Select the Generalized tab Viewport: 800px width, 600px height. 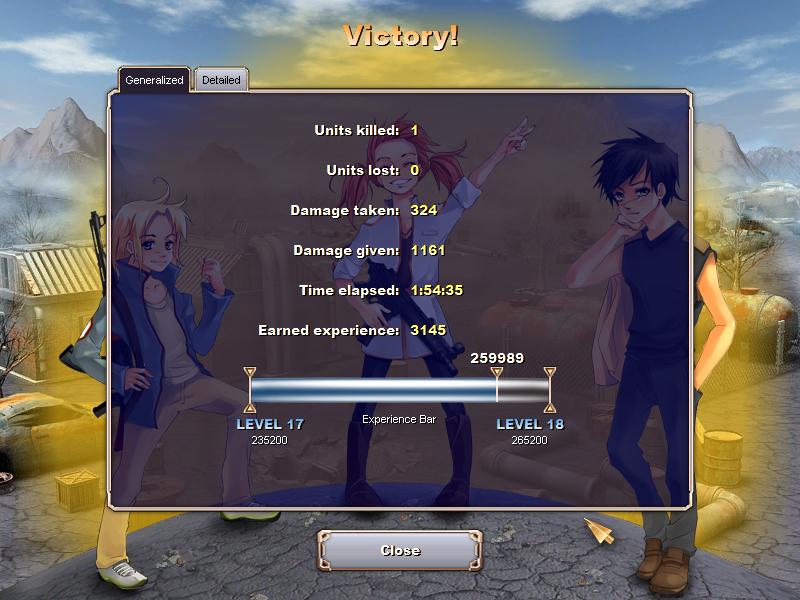154,80
